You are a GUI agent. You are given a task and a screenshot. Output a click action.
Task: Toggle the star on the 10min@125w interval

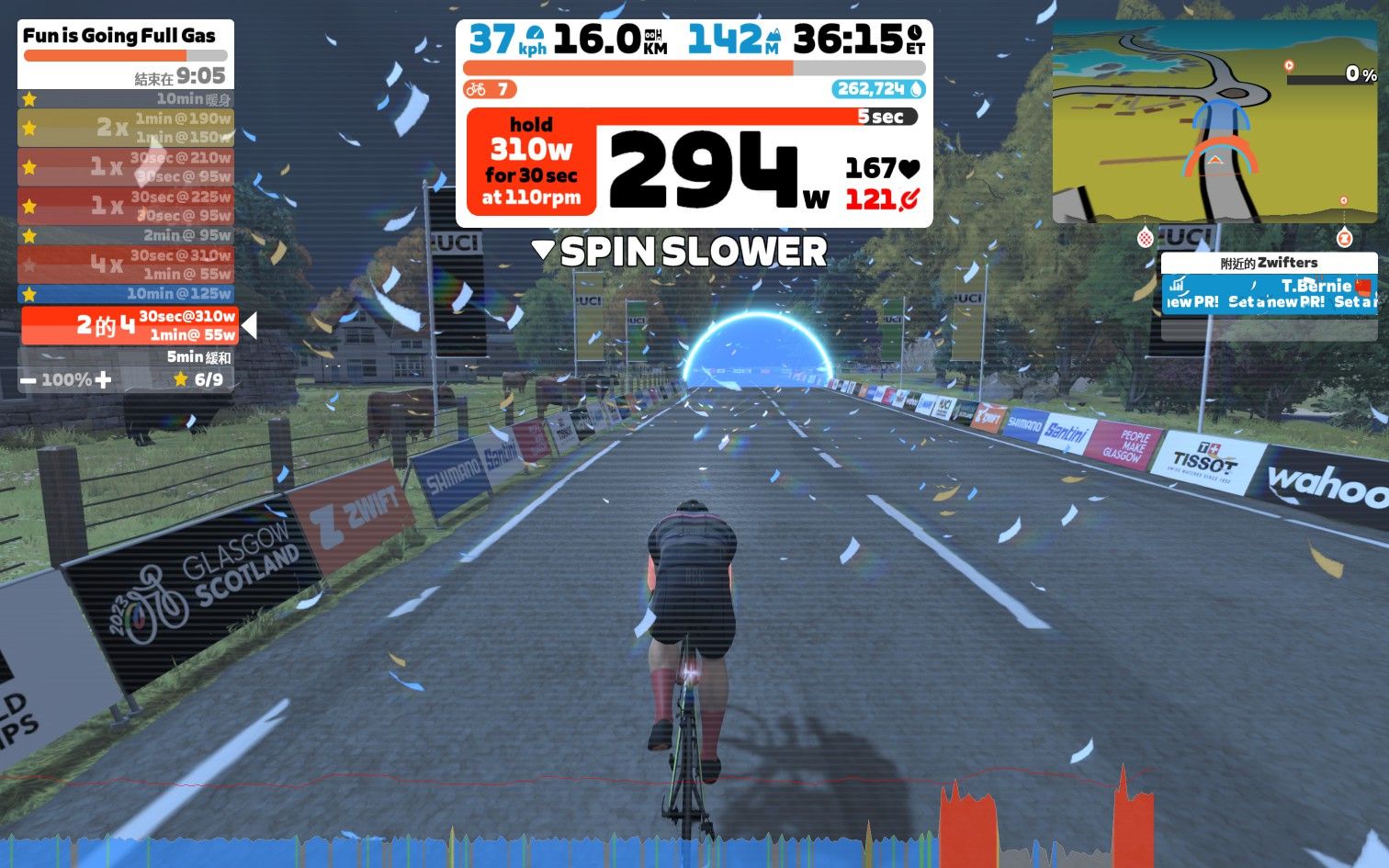coord(28,294)
